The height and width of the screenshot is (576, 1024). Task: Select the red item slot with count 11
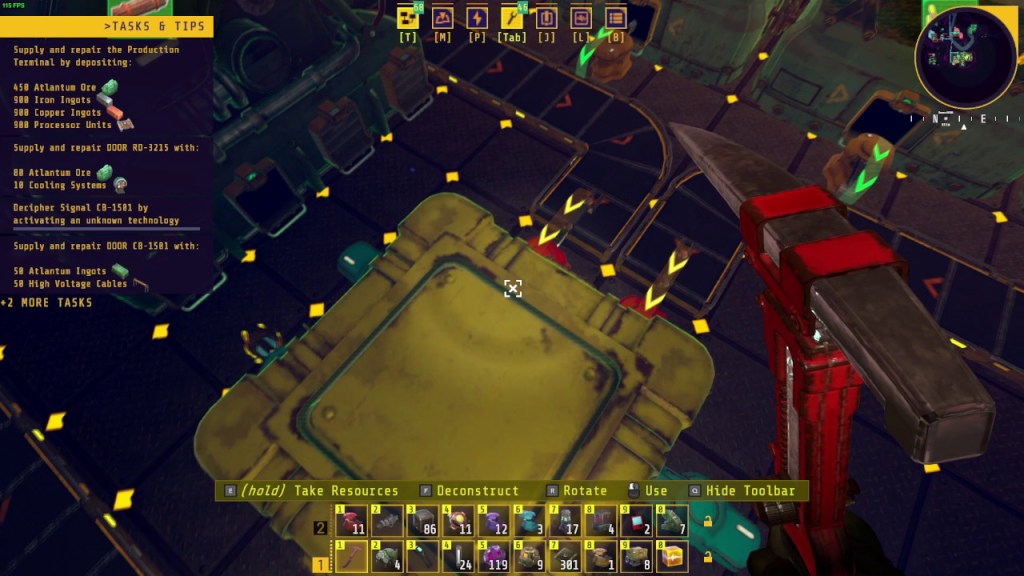tap(351, 521)
